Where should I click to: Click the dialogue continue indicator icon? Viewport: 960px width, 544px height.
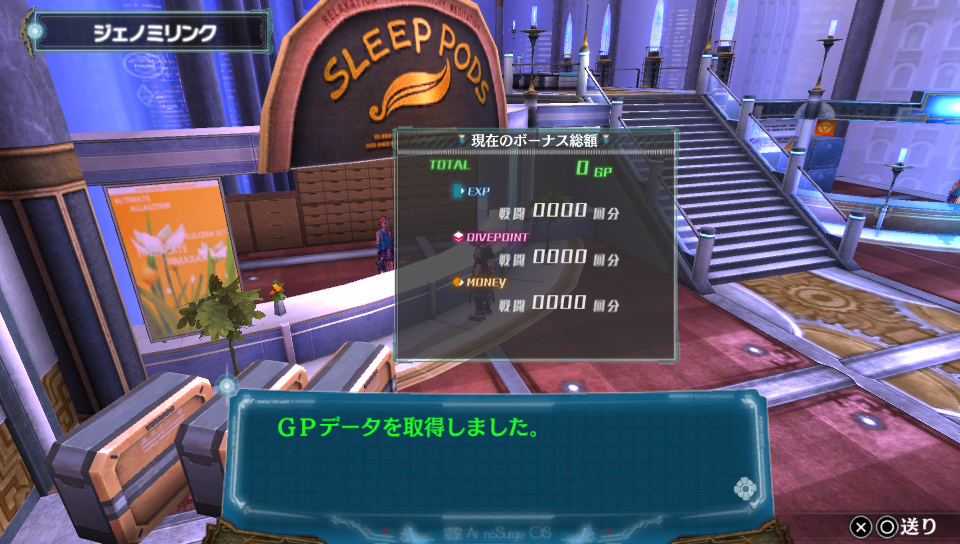744,489
